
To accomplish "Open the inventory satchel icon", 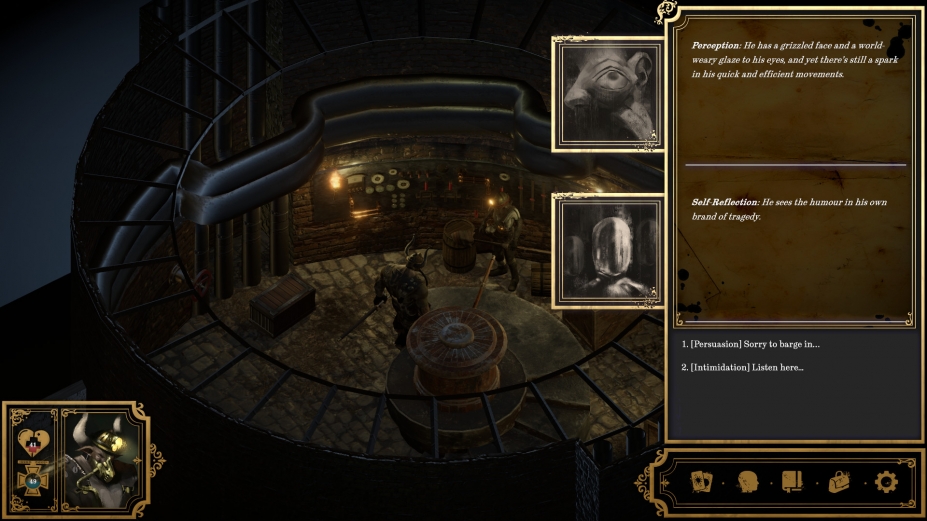I will click(x=838, y=482).
